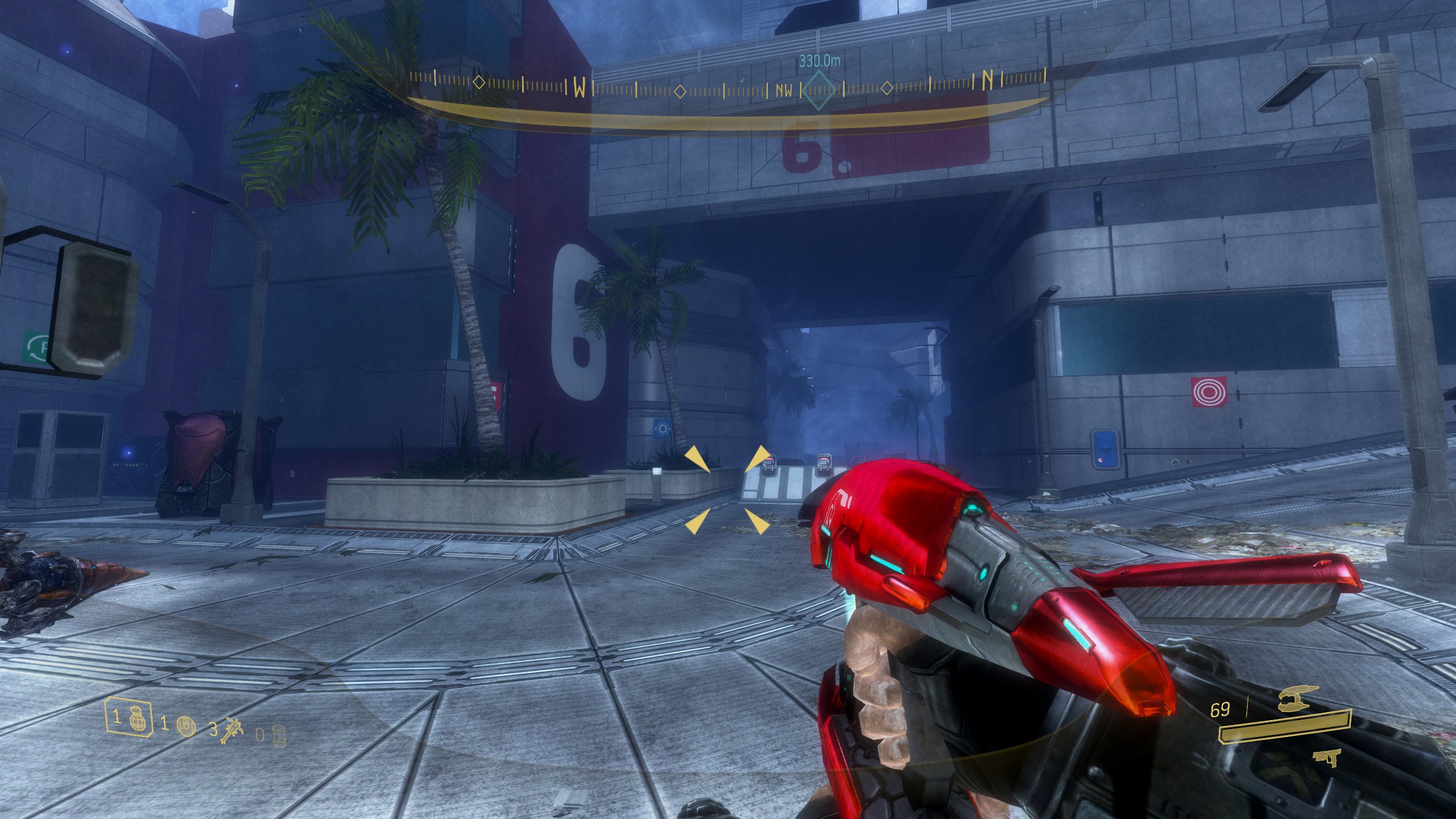1456x819 pixels.
Task: Choose the plasma grenade icon
Action: pyautogui.click(x=186, y=725)
